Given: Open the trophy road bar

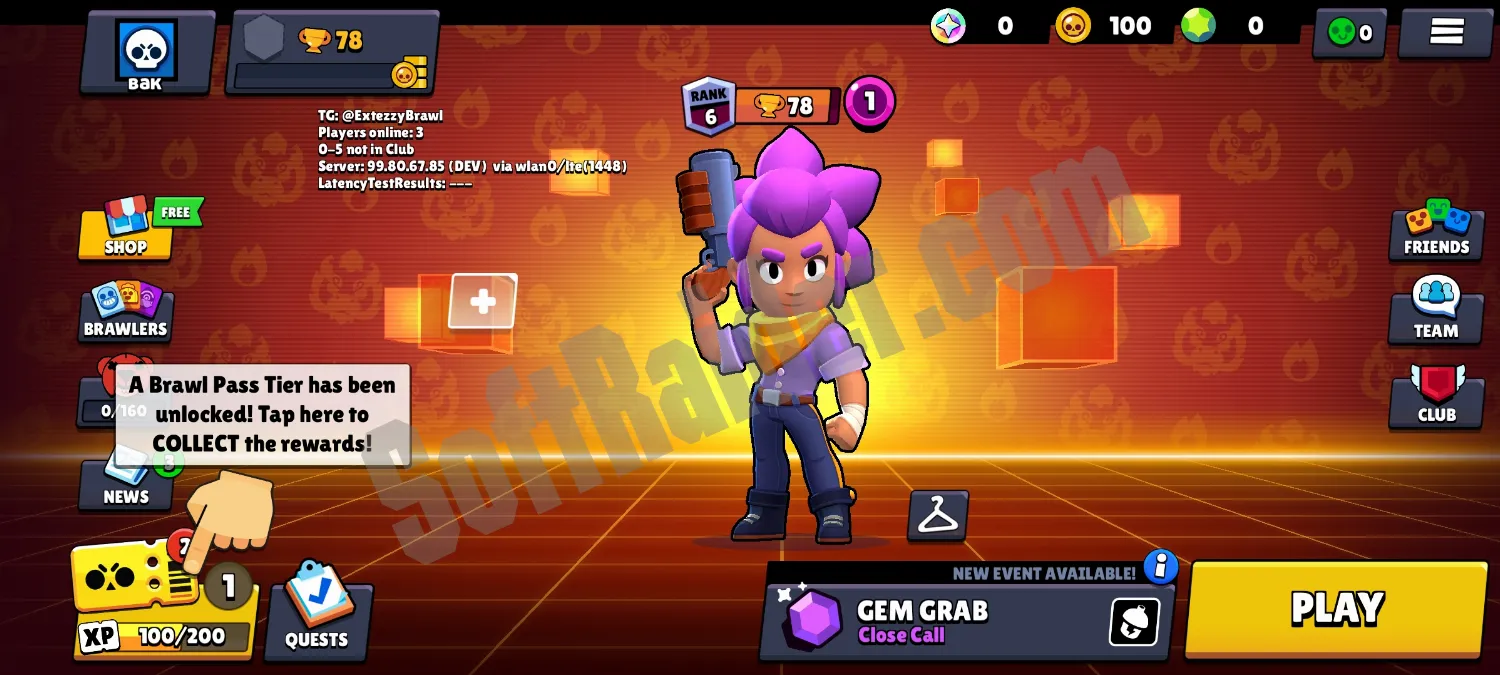Looking at the screenshot, I should point(332,53).
